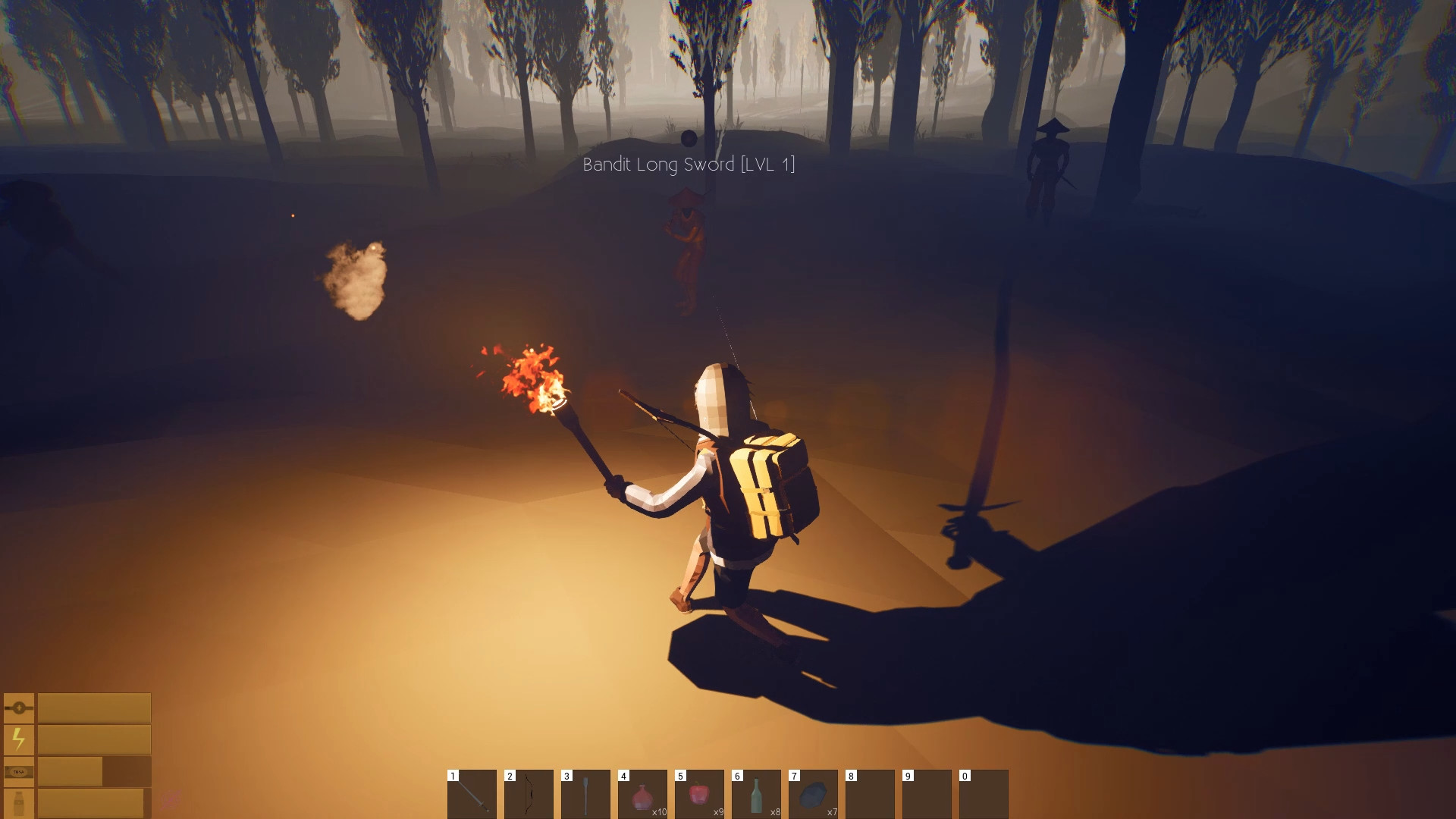This screenshot has width=1456, height=819.
Task: Click the health bar
Action: 93,708
